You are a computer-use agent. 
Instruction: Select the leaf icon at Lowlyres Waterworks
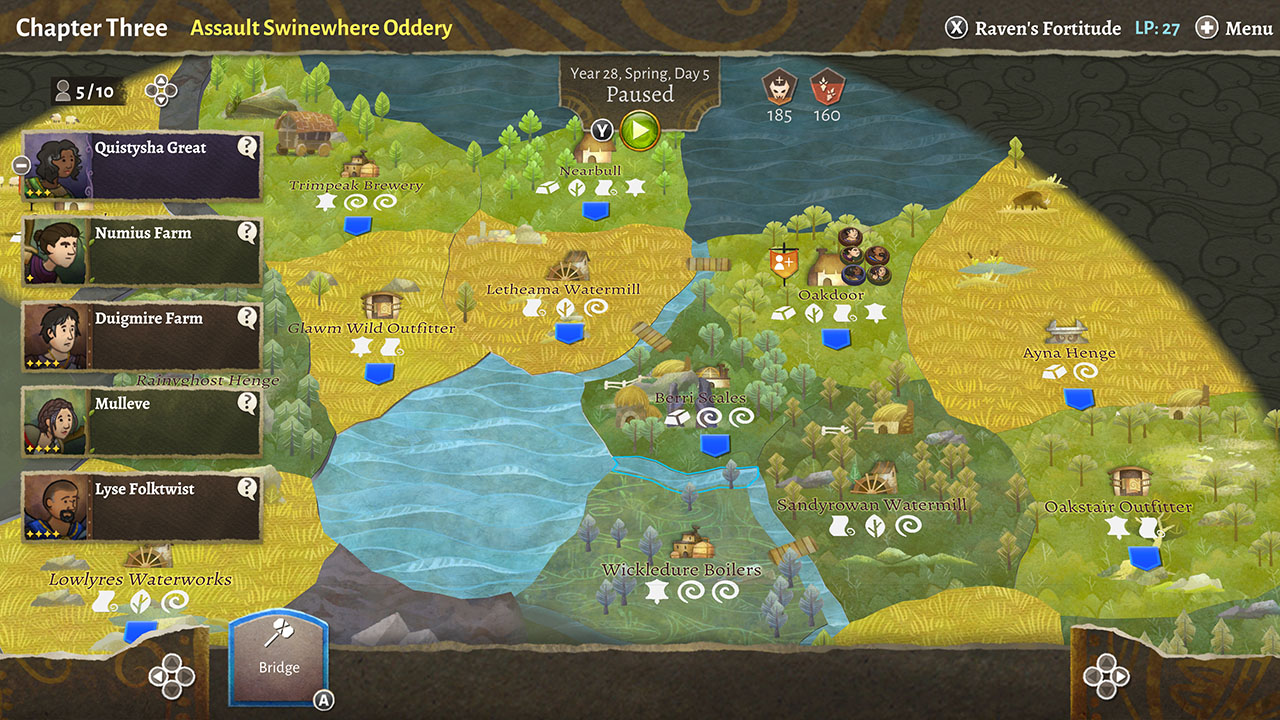tap(140, 601)
